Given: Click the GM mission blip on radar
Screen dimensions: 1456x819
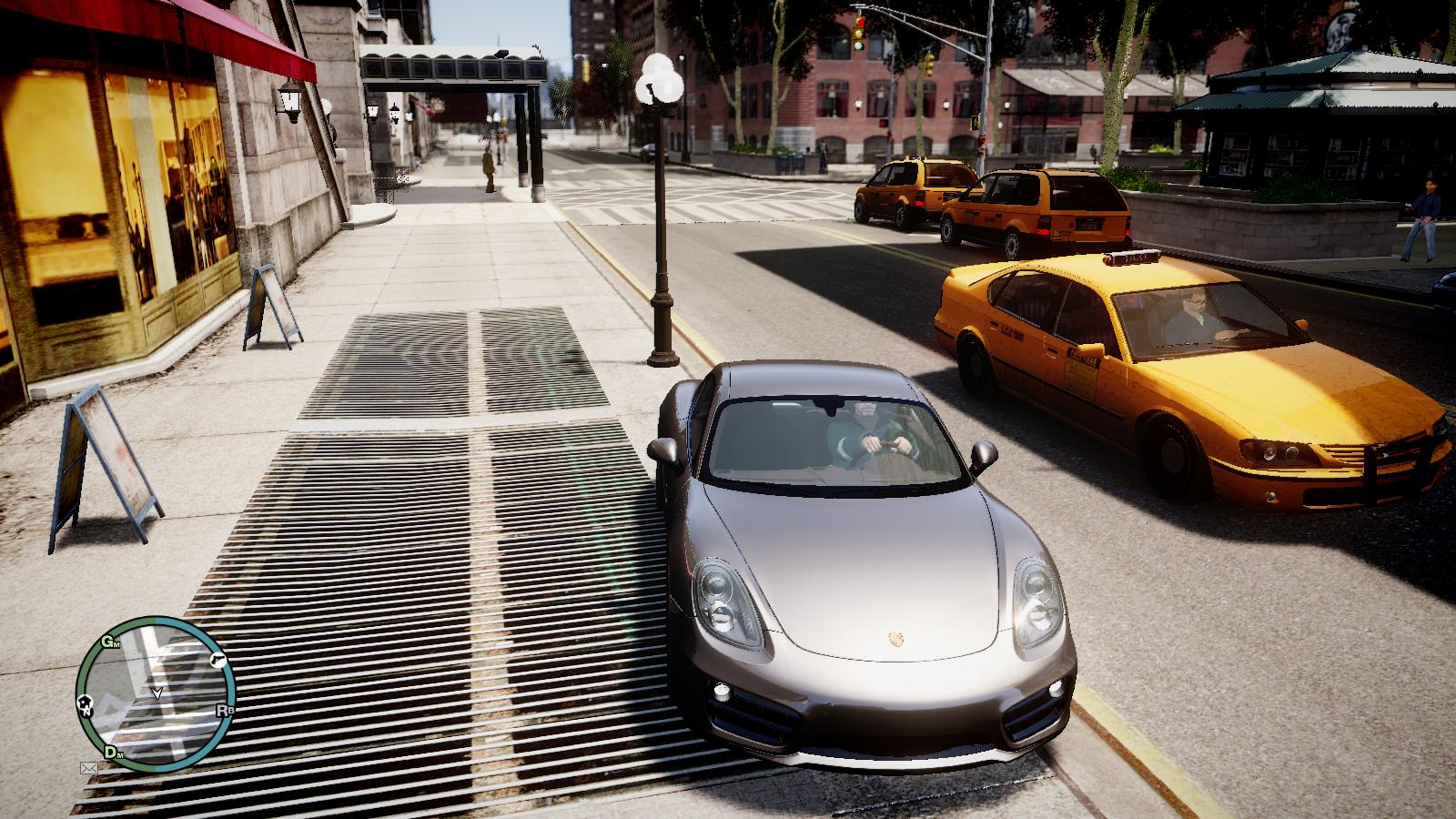Looking at the screenshot, I should tap(111, 642).
